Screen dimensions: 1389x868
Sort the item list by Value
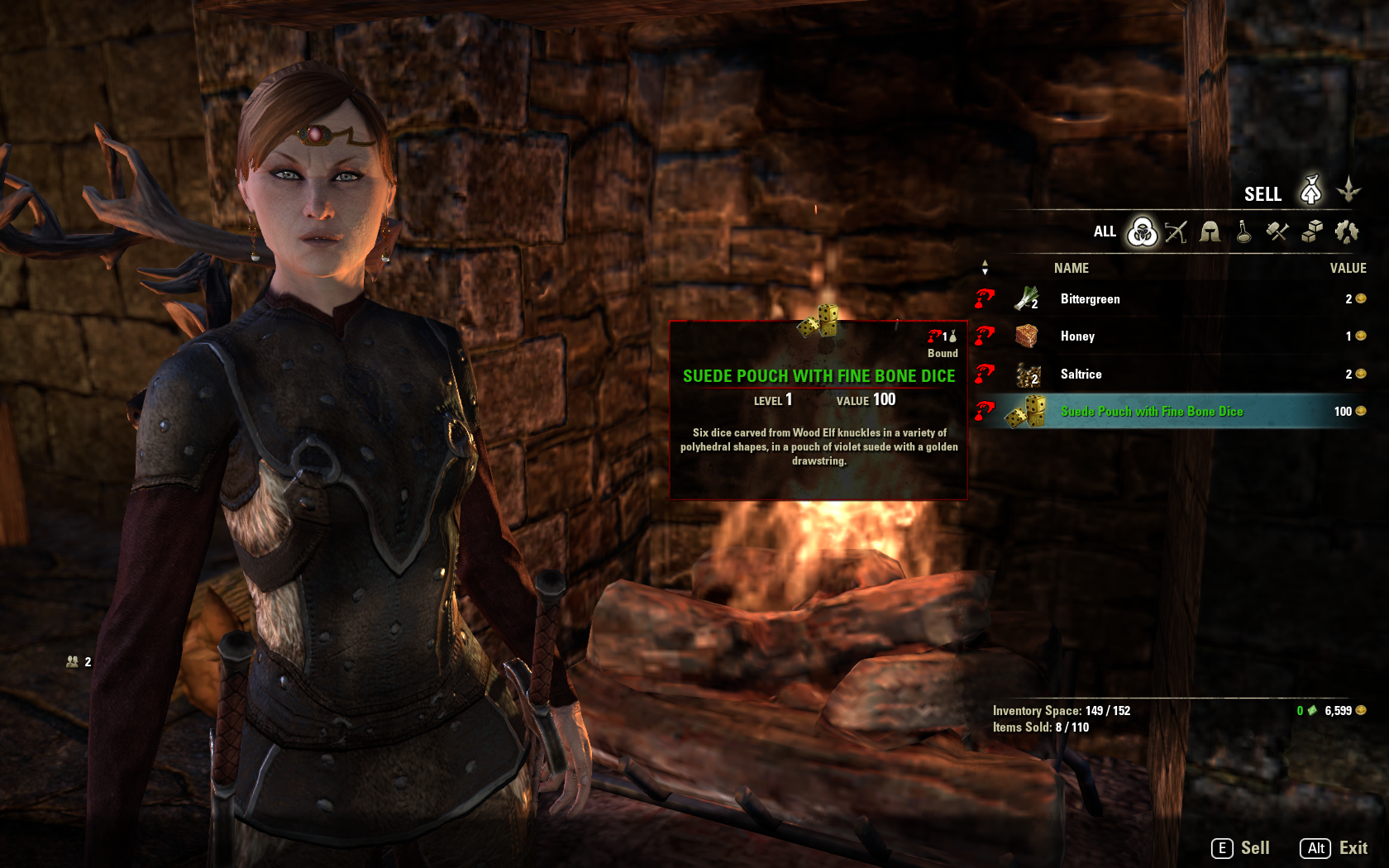pos(1348,268)
